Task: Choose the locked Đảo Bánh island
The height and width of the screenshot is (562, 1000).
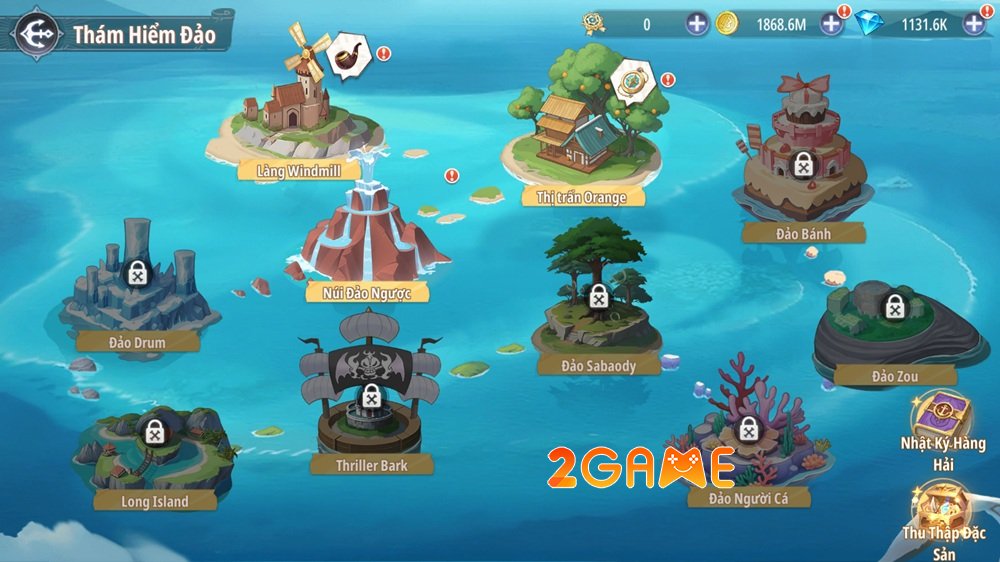Action: point(802,165)
